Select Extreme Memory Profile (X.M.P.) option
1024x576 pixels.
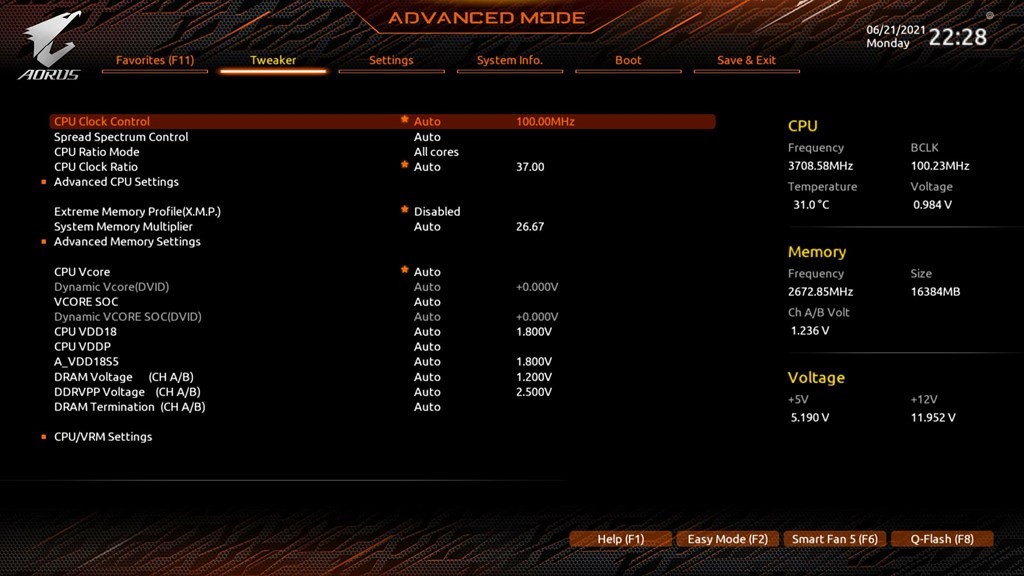137,212
